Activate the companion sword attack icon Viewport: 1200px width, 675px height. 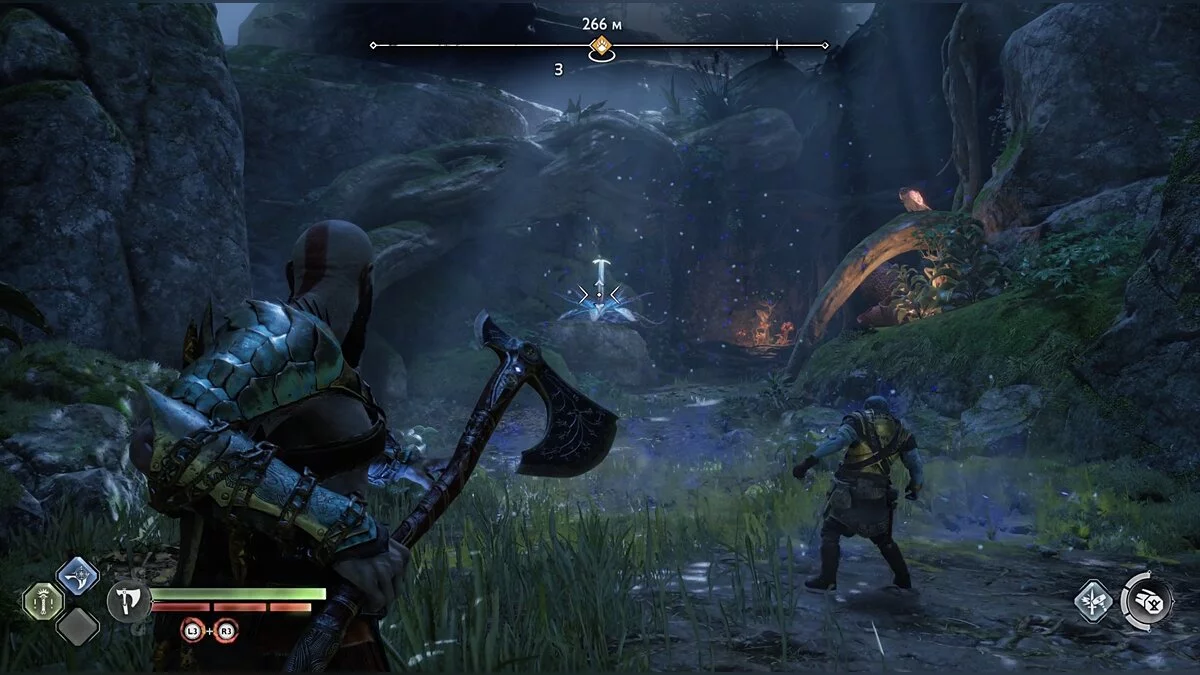tap(1092, 602)
